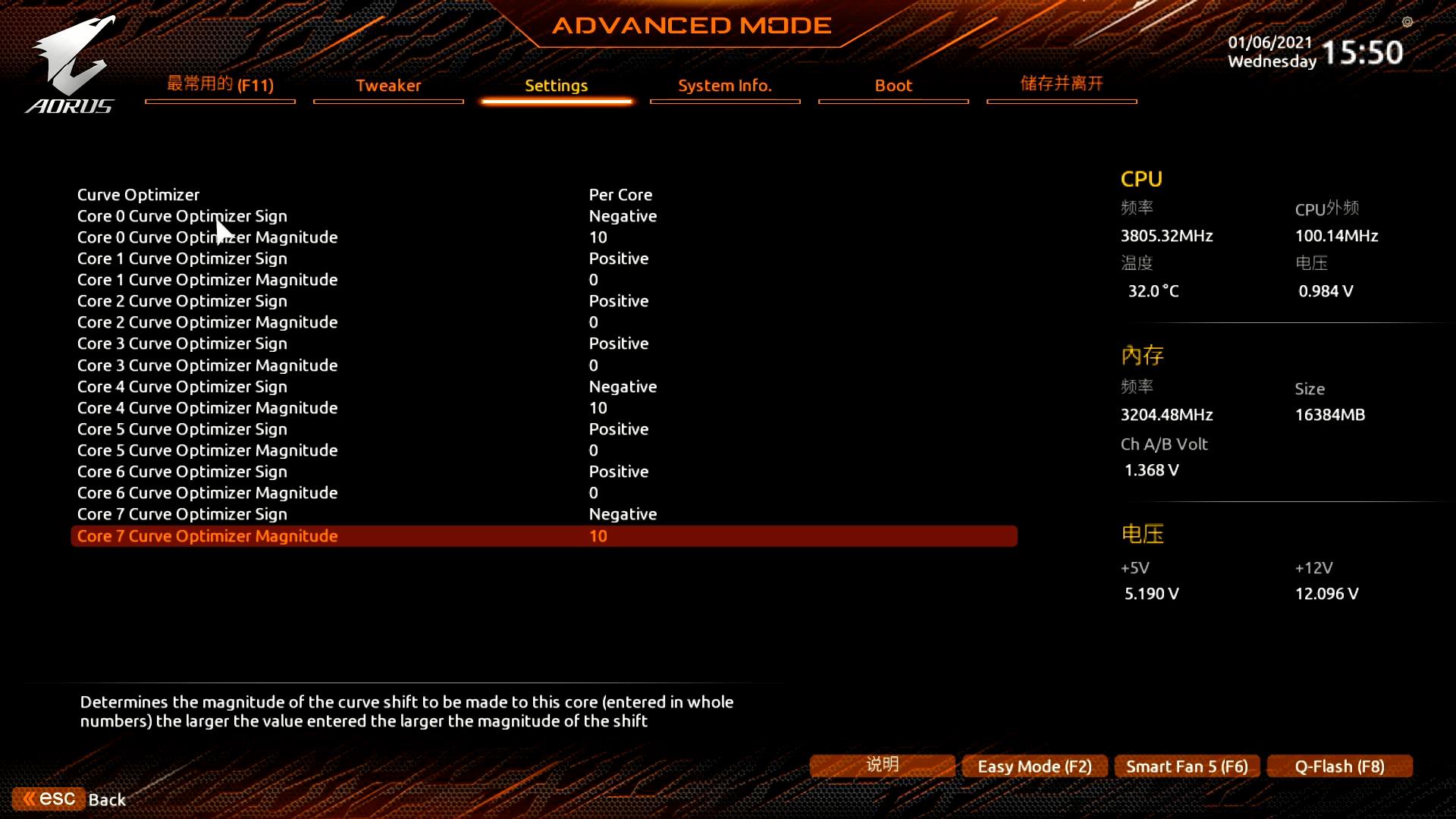Open Smart Fan 5 (F6)
Viewport: 1456px width, 819px height.
point(1186,766)
